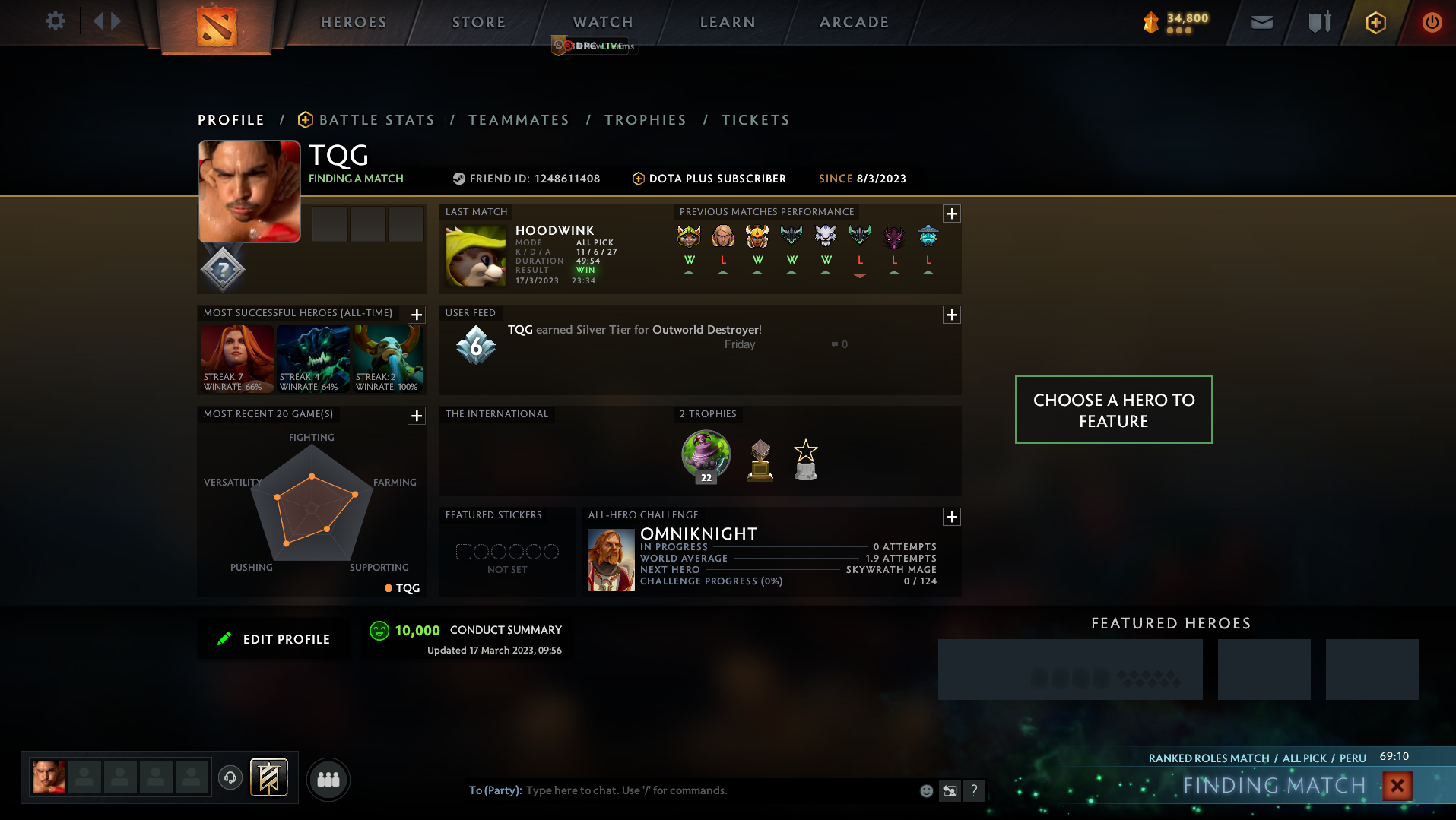
Task: Toggle expanded Previous Matches Performance view
Action: coord(951,214)
